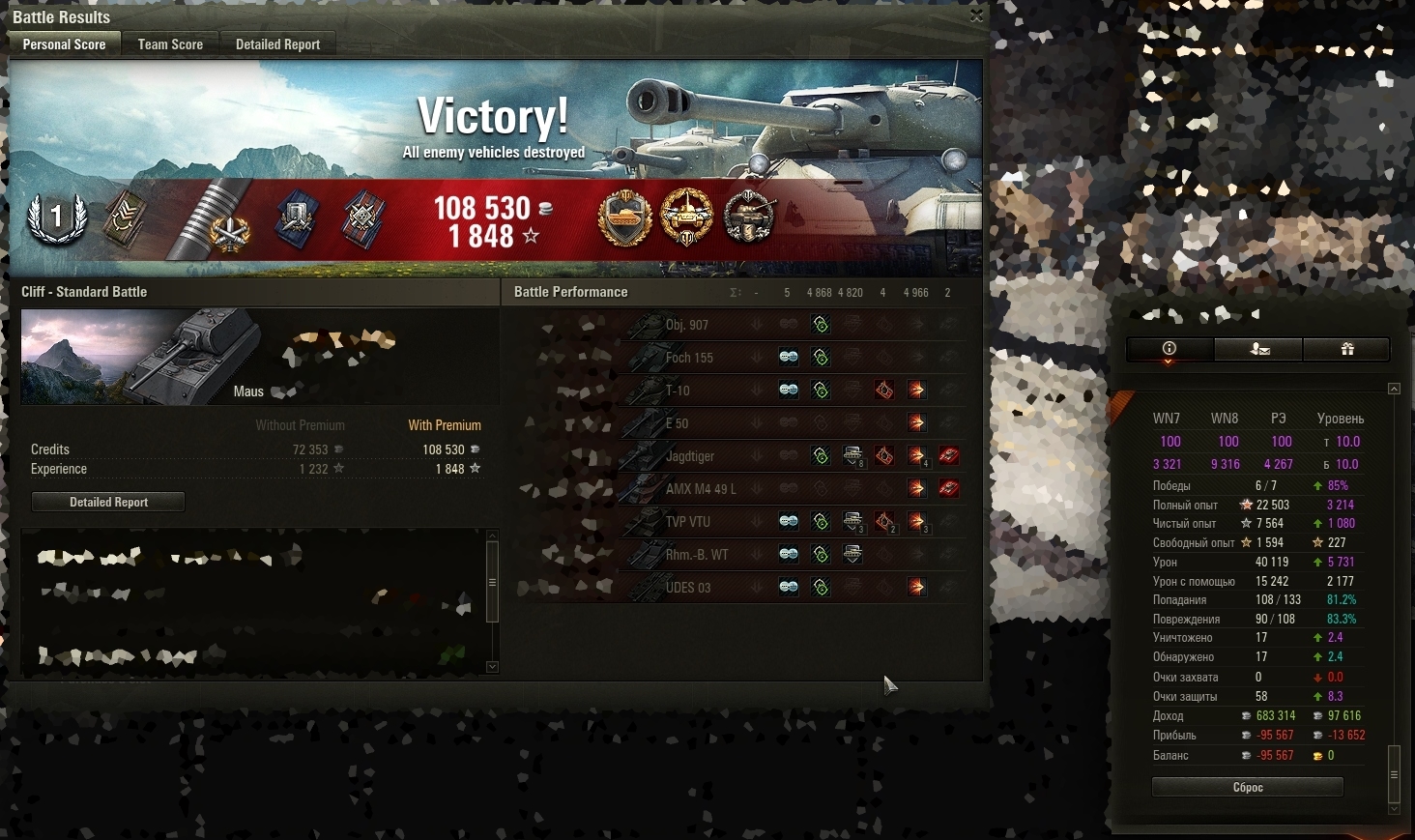This screenshot has width=1415, height=840.
Task: Click the Detailed Report button under Experience
Action: pyautogui.click(x=108, y=502)
